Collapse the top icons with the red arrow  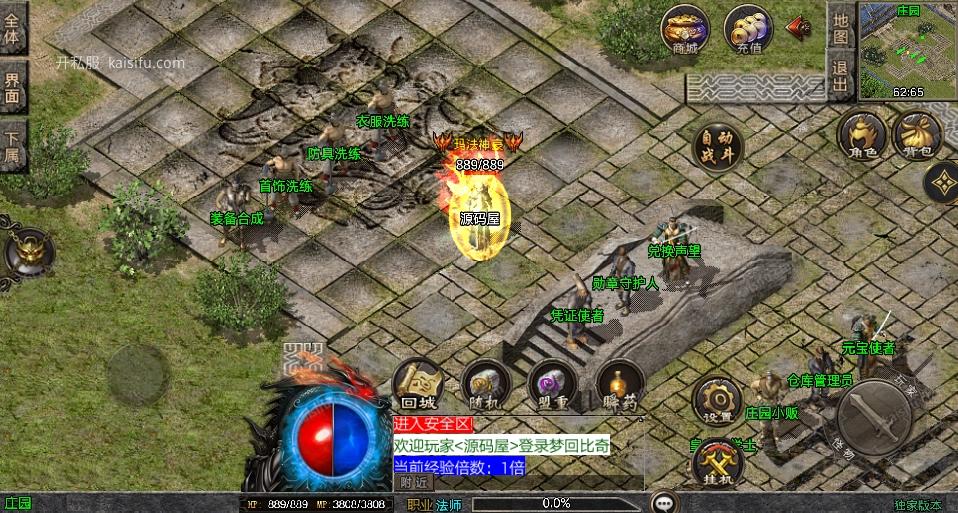click(x=799, y=28)
